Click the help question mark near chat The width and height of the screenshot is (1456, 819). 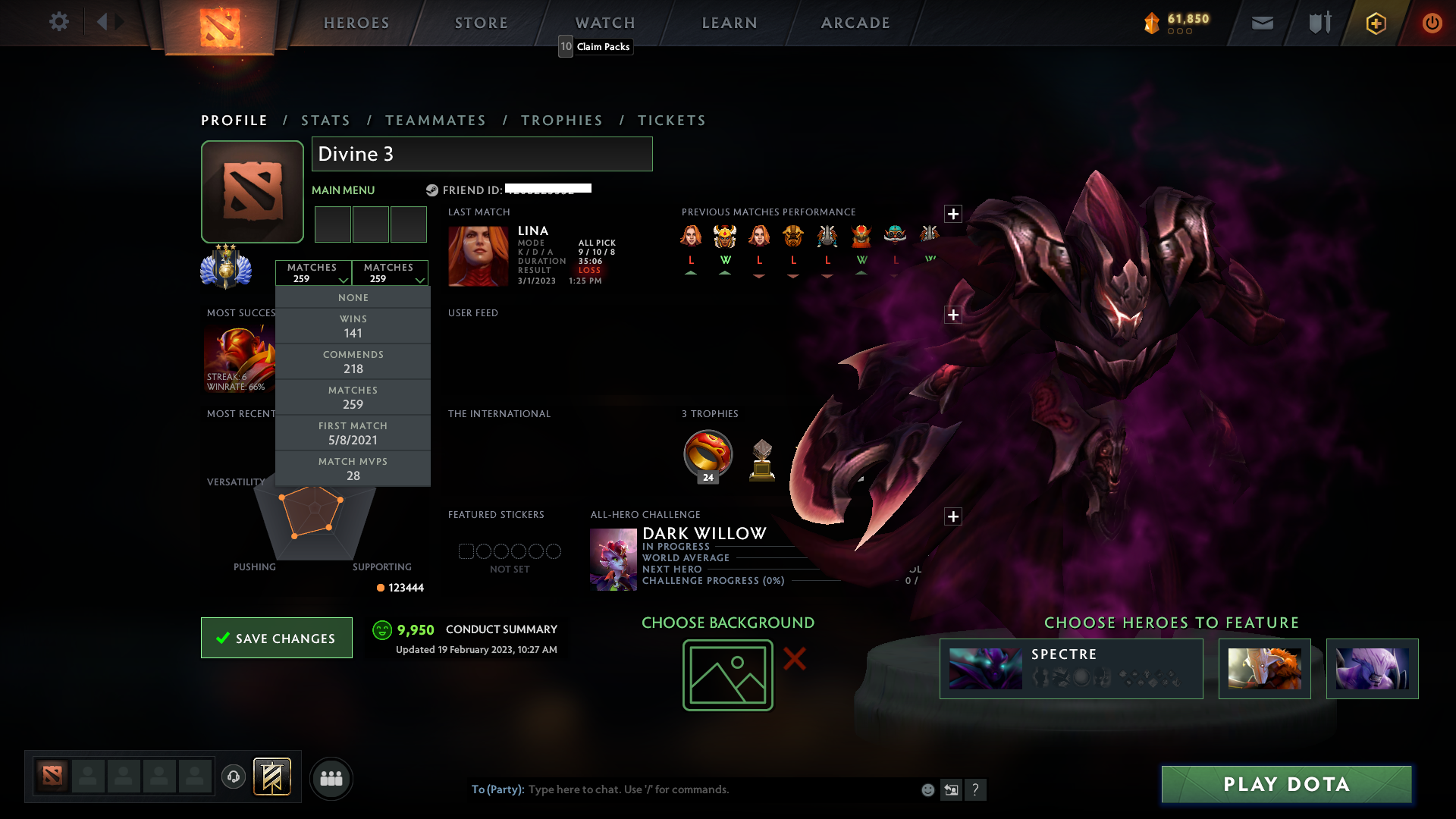pos(976,789)
